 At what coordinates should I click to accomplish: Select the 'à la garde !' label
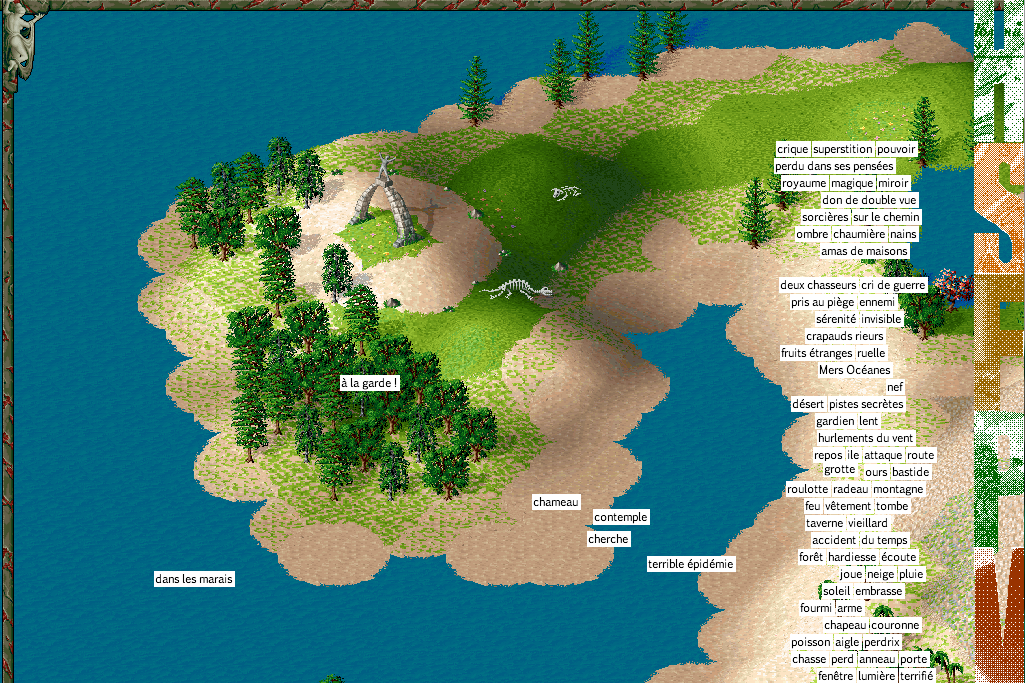click(369, 383)
